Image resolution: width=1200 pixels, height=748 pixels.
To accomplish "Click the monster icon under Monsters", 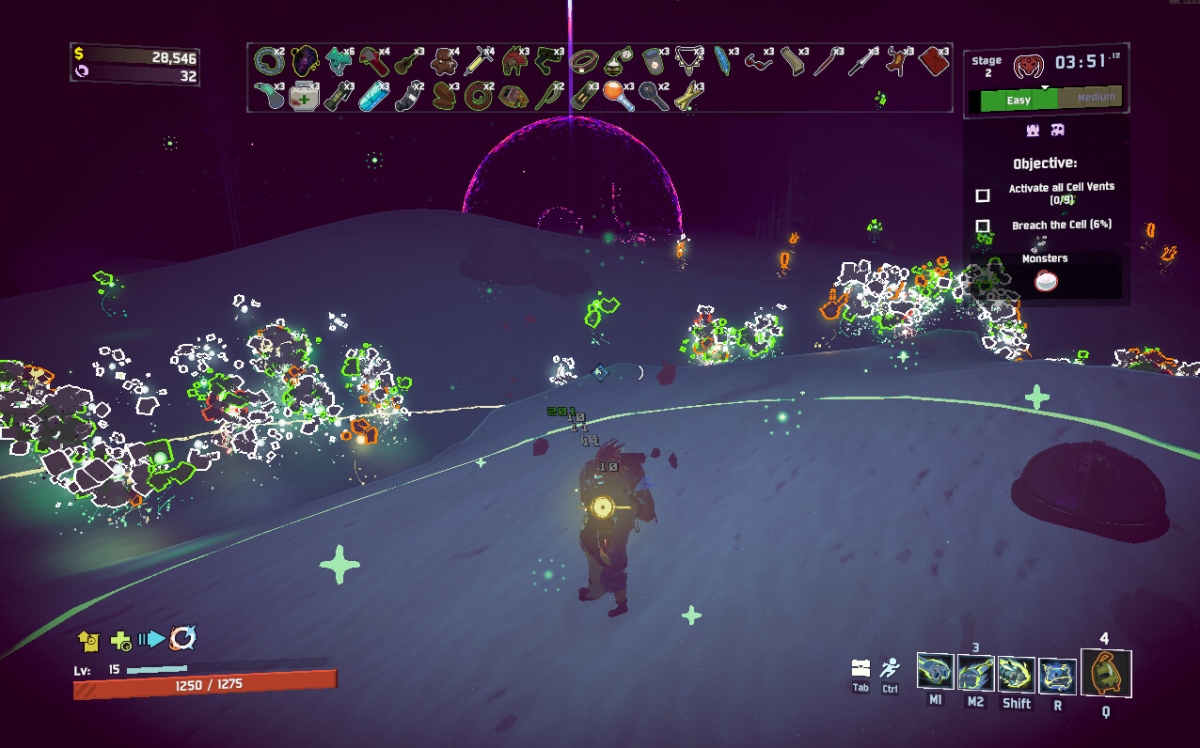I will click(x=1046, y=282).
